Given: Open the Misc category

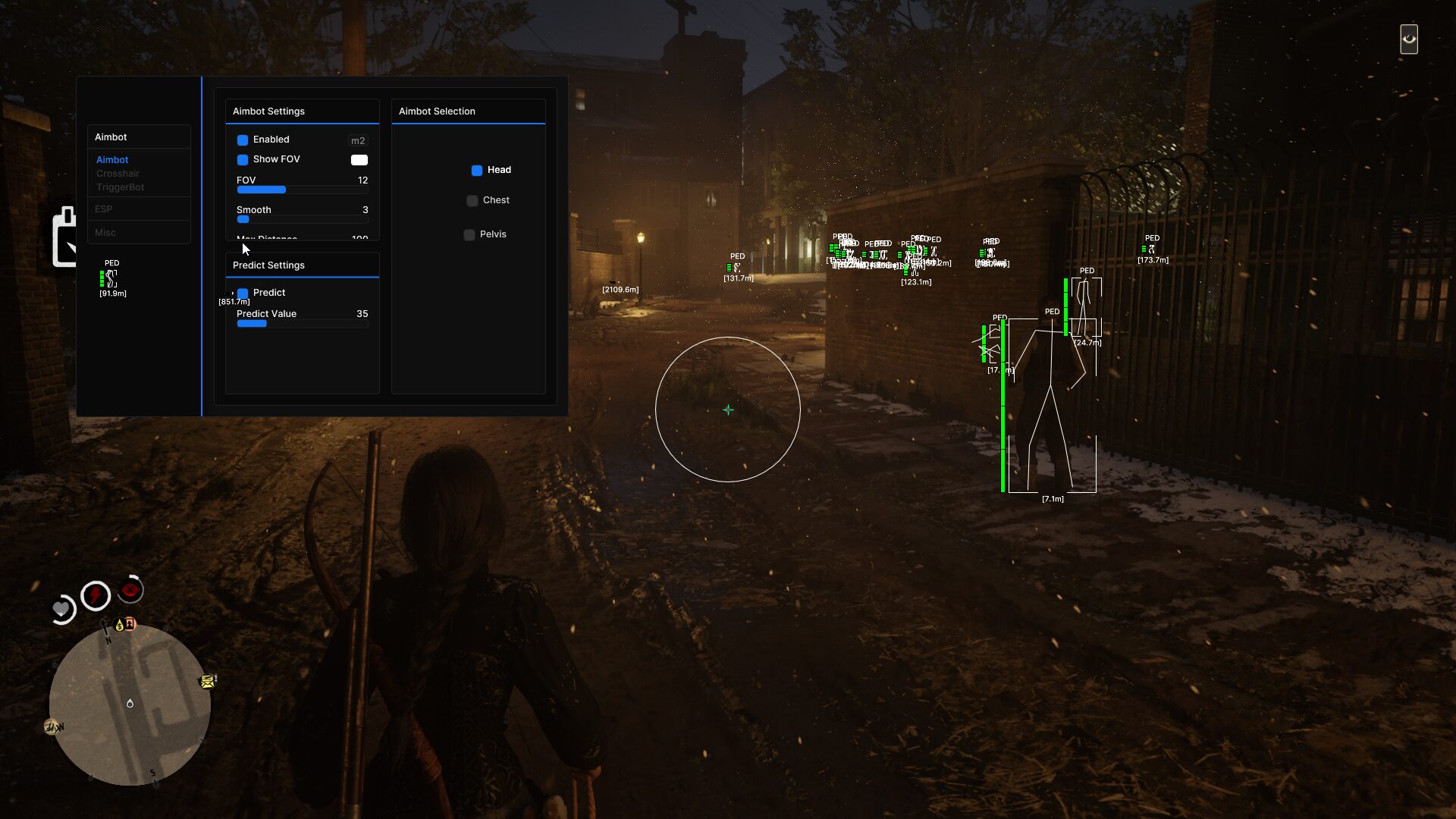Looking at the screenshot, I should click(105, 233).
